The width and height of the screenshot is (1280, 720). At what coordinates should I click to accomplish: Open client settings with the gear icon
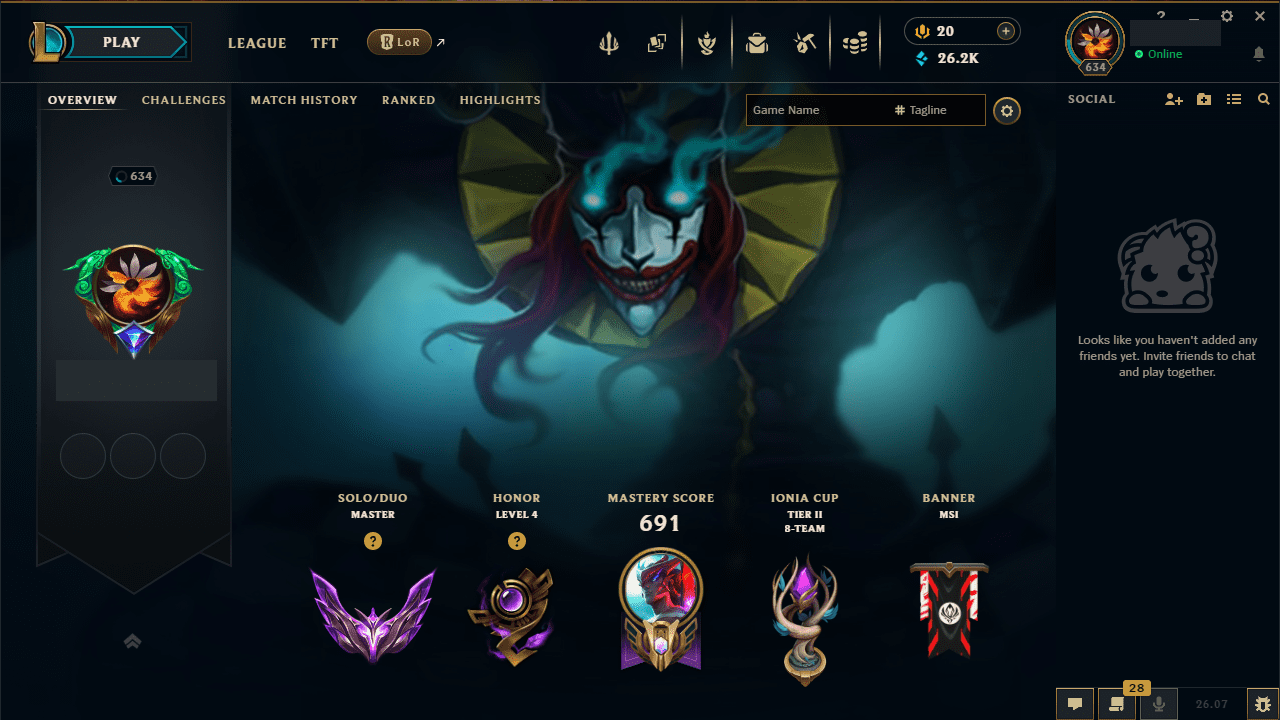[1226, 16]
